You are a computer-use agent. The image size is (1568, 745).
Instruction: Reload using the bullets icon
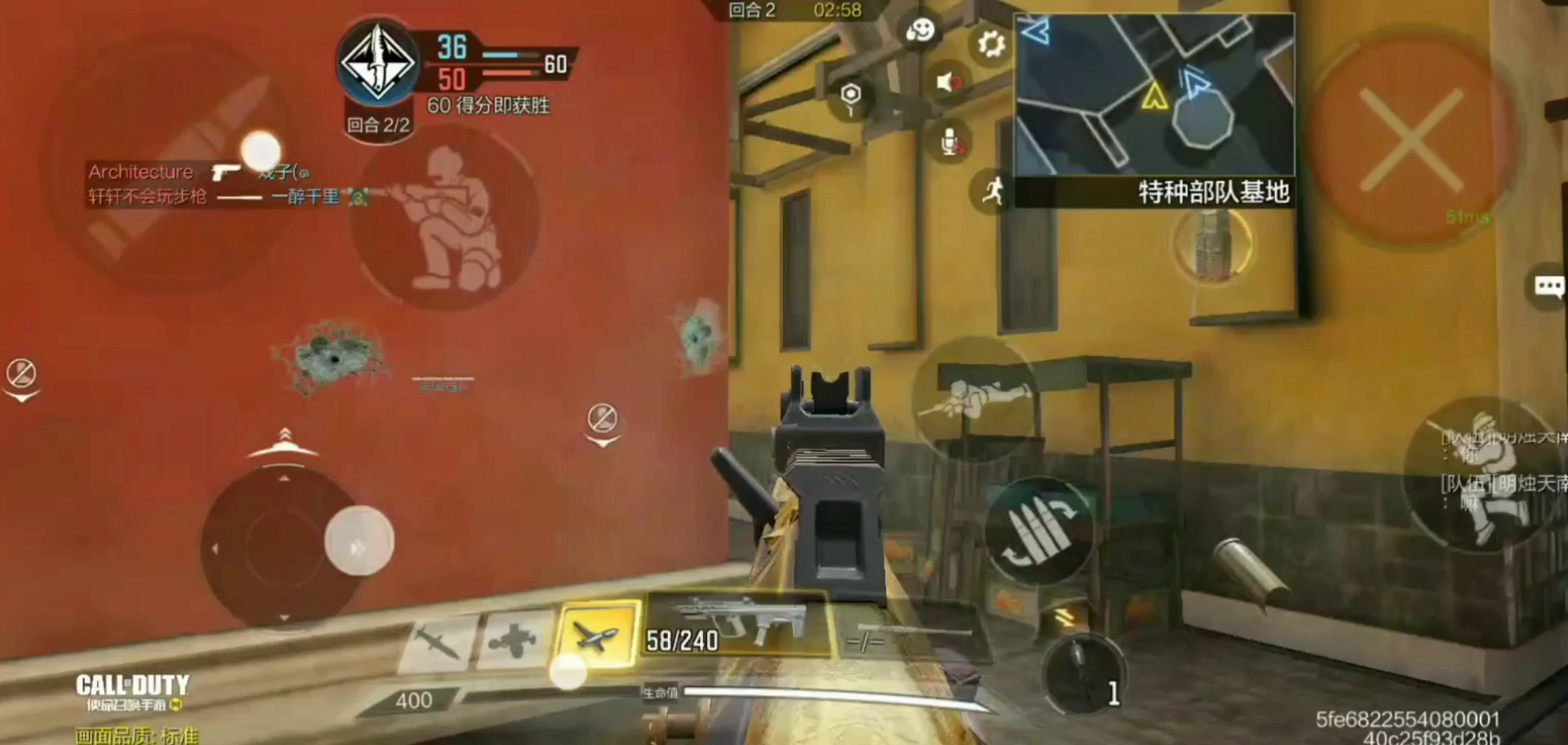pos(1039,531)
